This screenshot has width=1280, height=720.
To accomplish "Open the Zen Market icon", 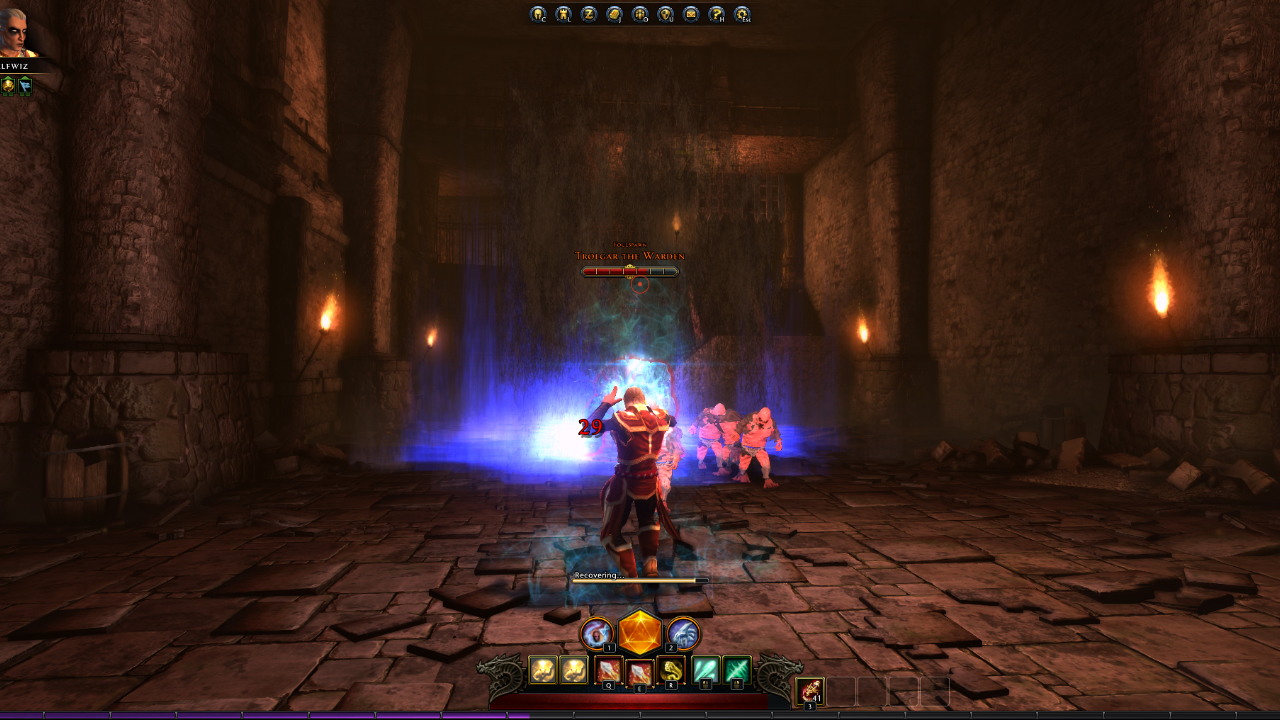I will [x=591, y=14].
